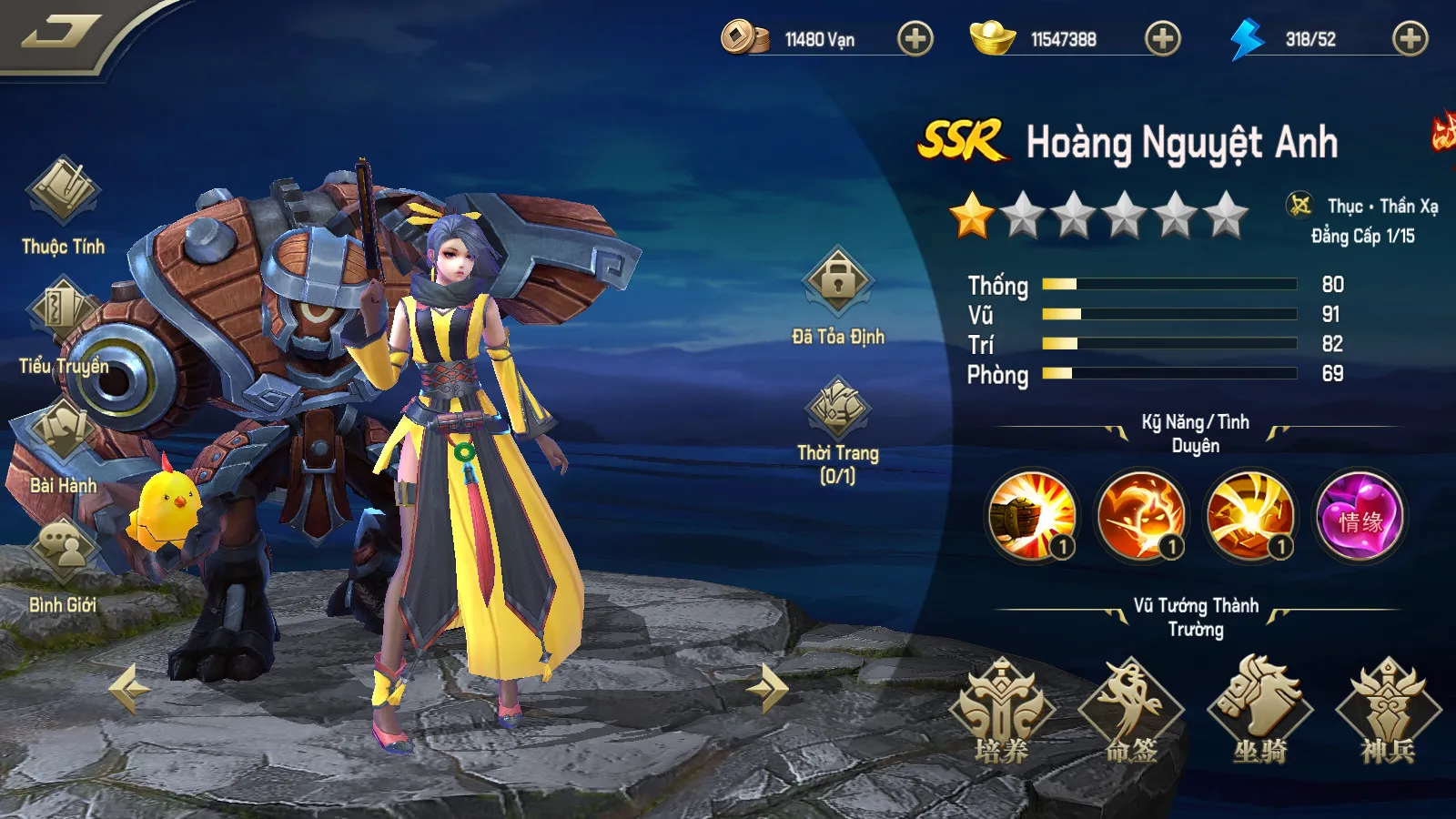Switch to the previous hero
The height and width of the screenshot is (819, 1456).
click(x=130, y=688)
